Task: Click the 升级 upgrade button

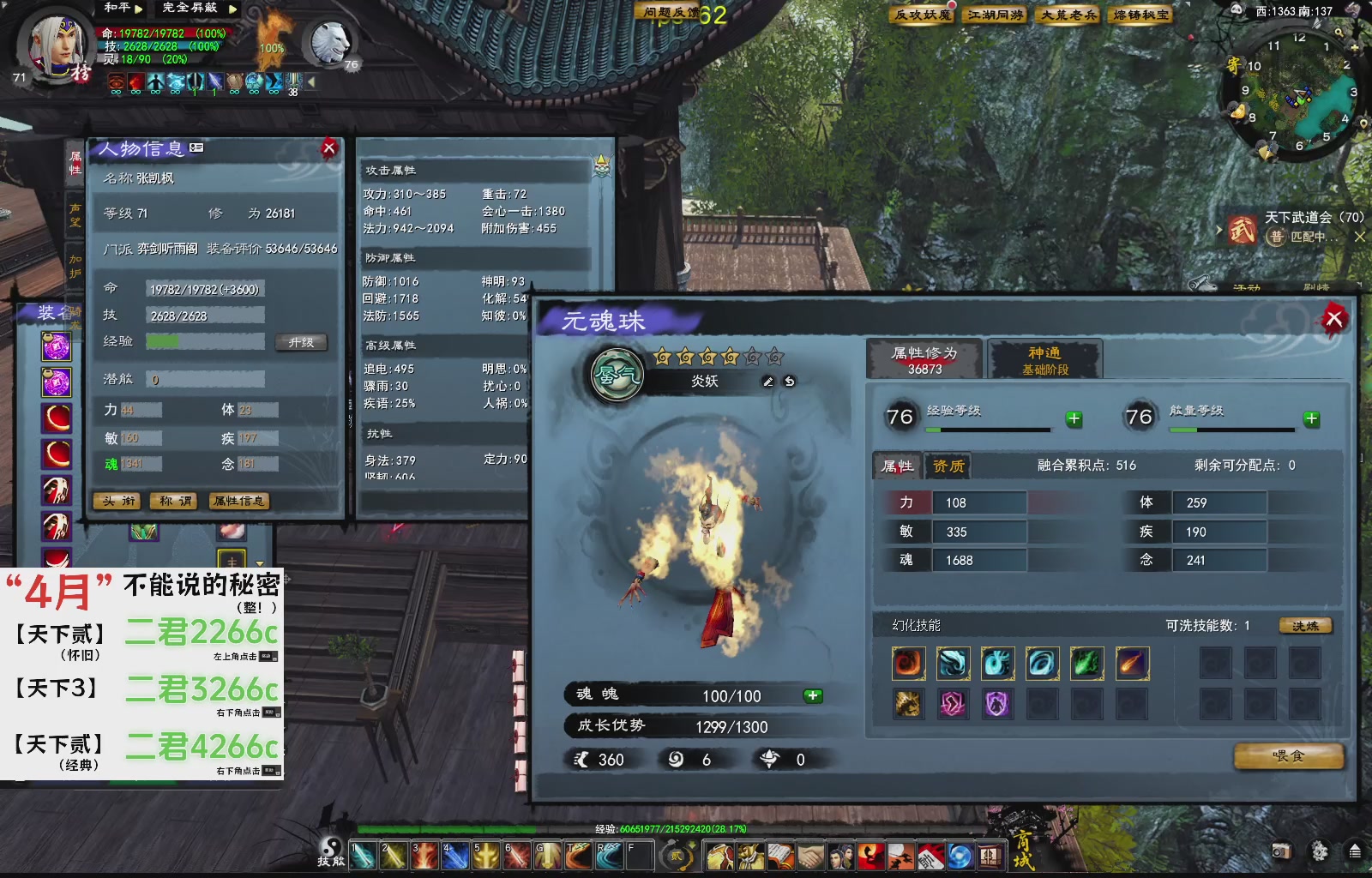Action: 302,341
